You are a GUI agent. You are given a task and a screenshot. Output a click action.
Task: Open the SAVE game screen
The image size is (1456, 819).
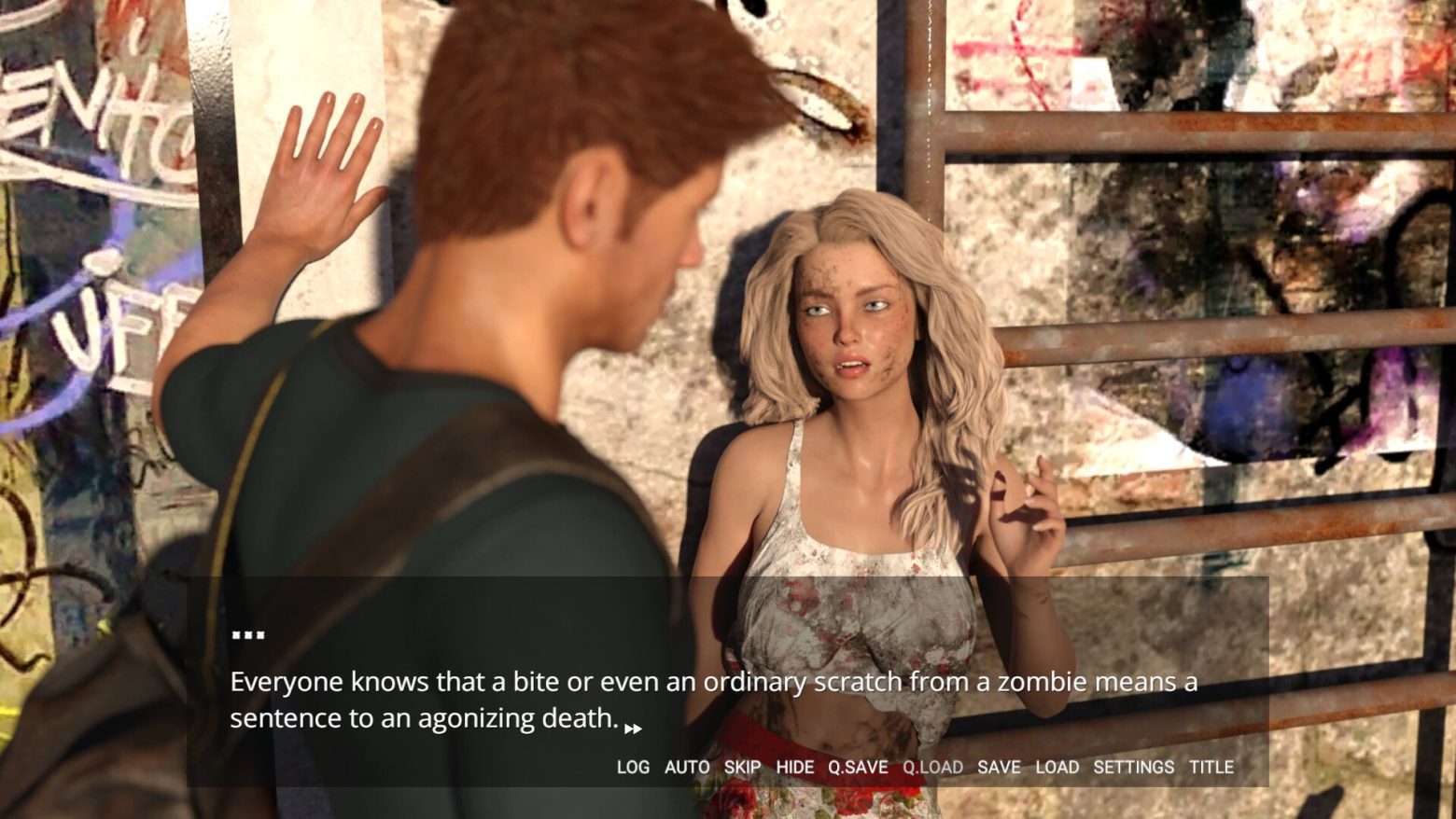pos(999,767)
